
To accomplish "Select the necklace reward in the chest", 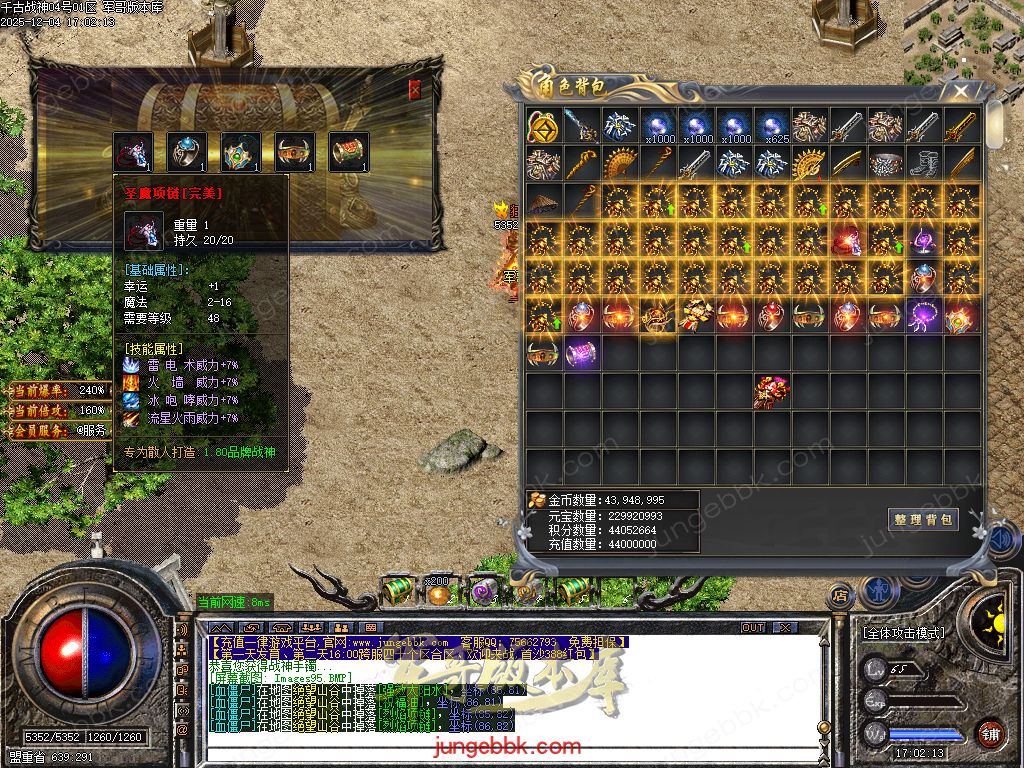I will tap(133, 152).
